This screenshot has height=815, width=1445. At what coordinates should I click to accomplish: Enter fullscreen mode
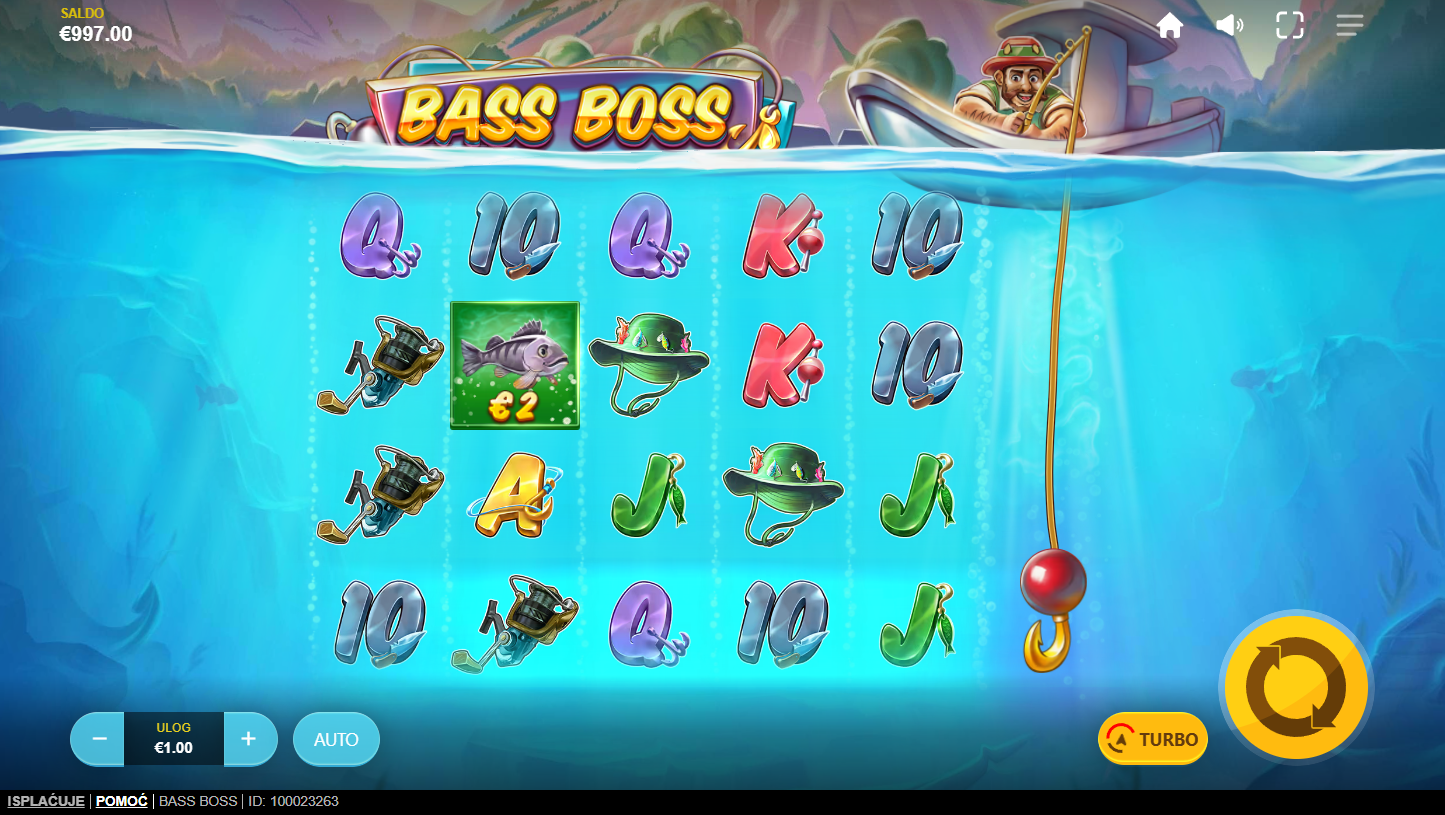click(1290, 26)
